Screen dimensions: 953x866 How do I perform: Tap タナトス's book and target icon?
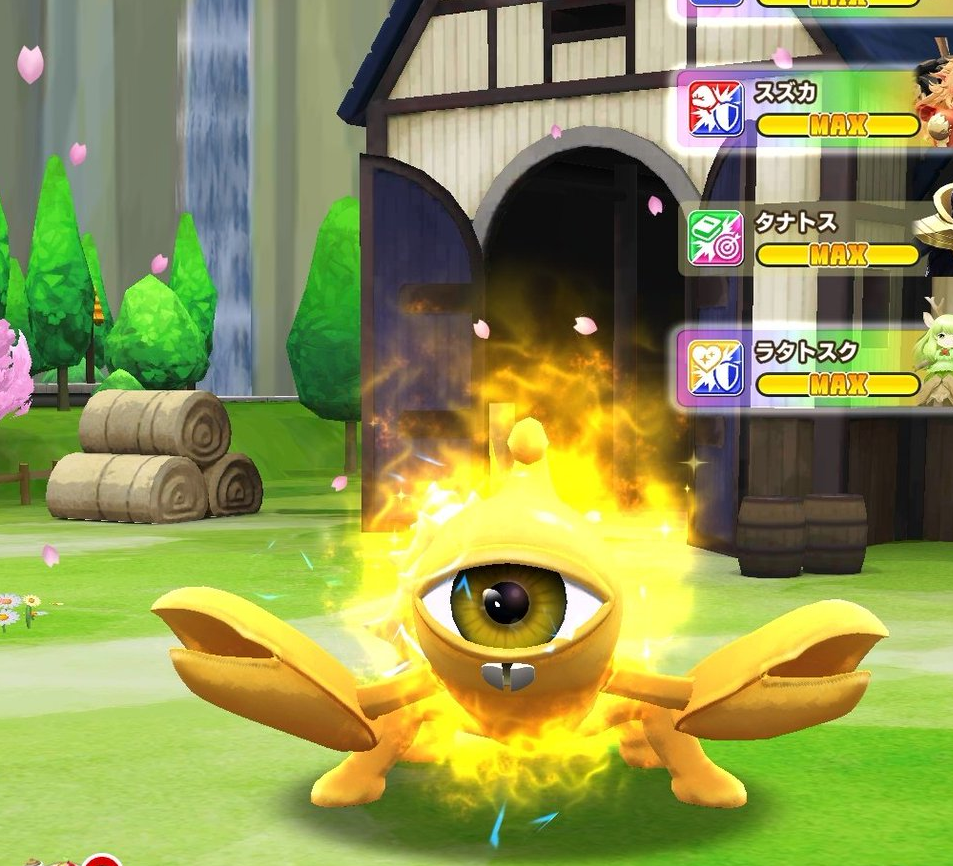[716, 238]
